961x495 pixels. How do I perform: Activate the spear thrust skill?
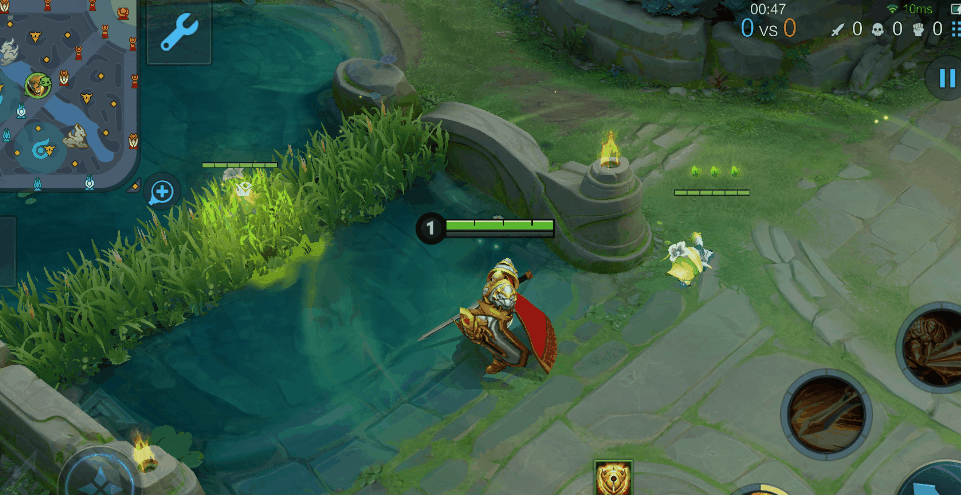tap(826, 413)
